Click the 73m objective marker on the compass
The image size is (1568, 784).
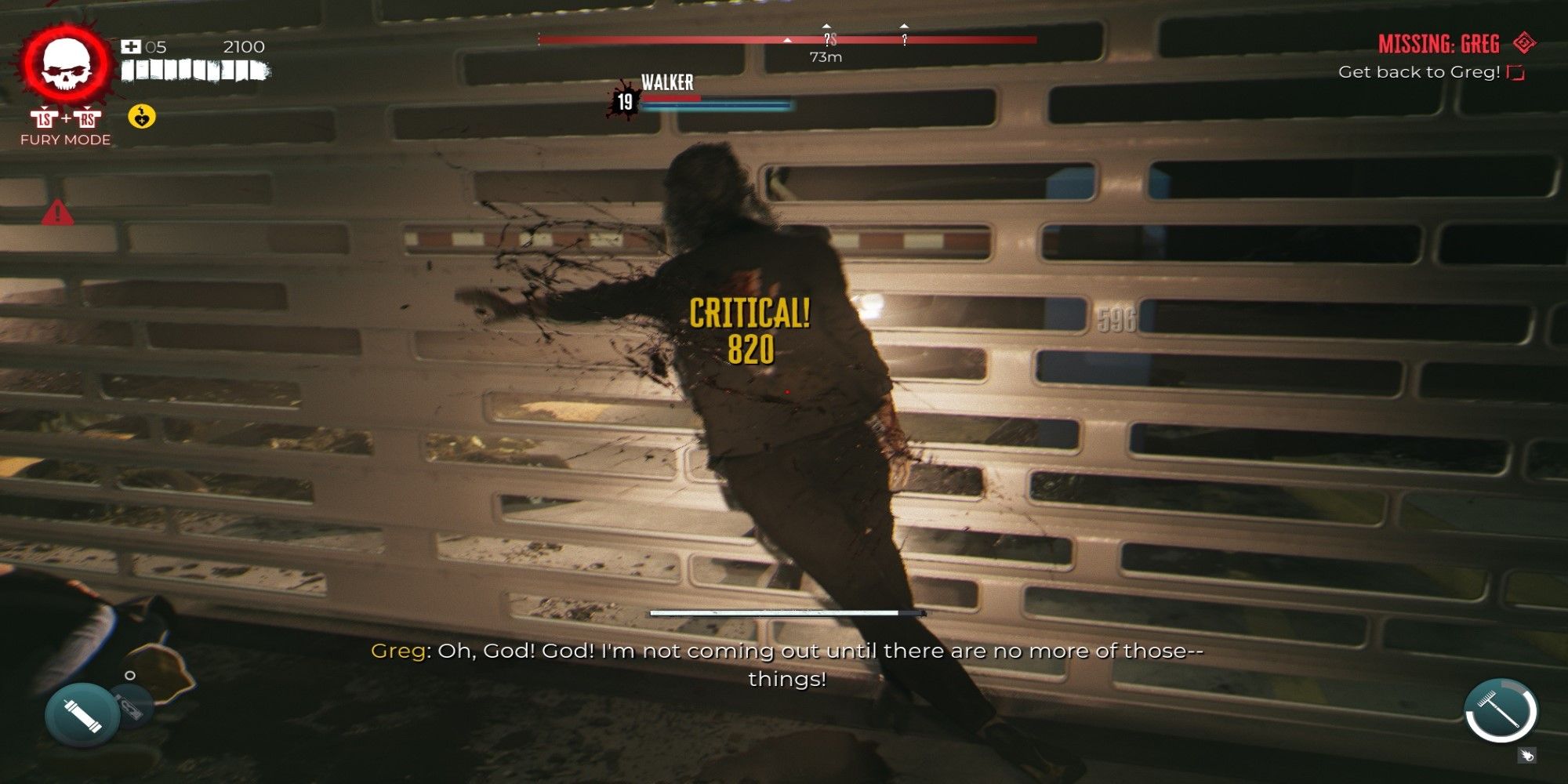[x=827, y=39]
